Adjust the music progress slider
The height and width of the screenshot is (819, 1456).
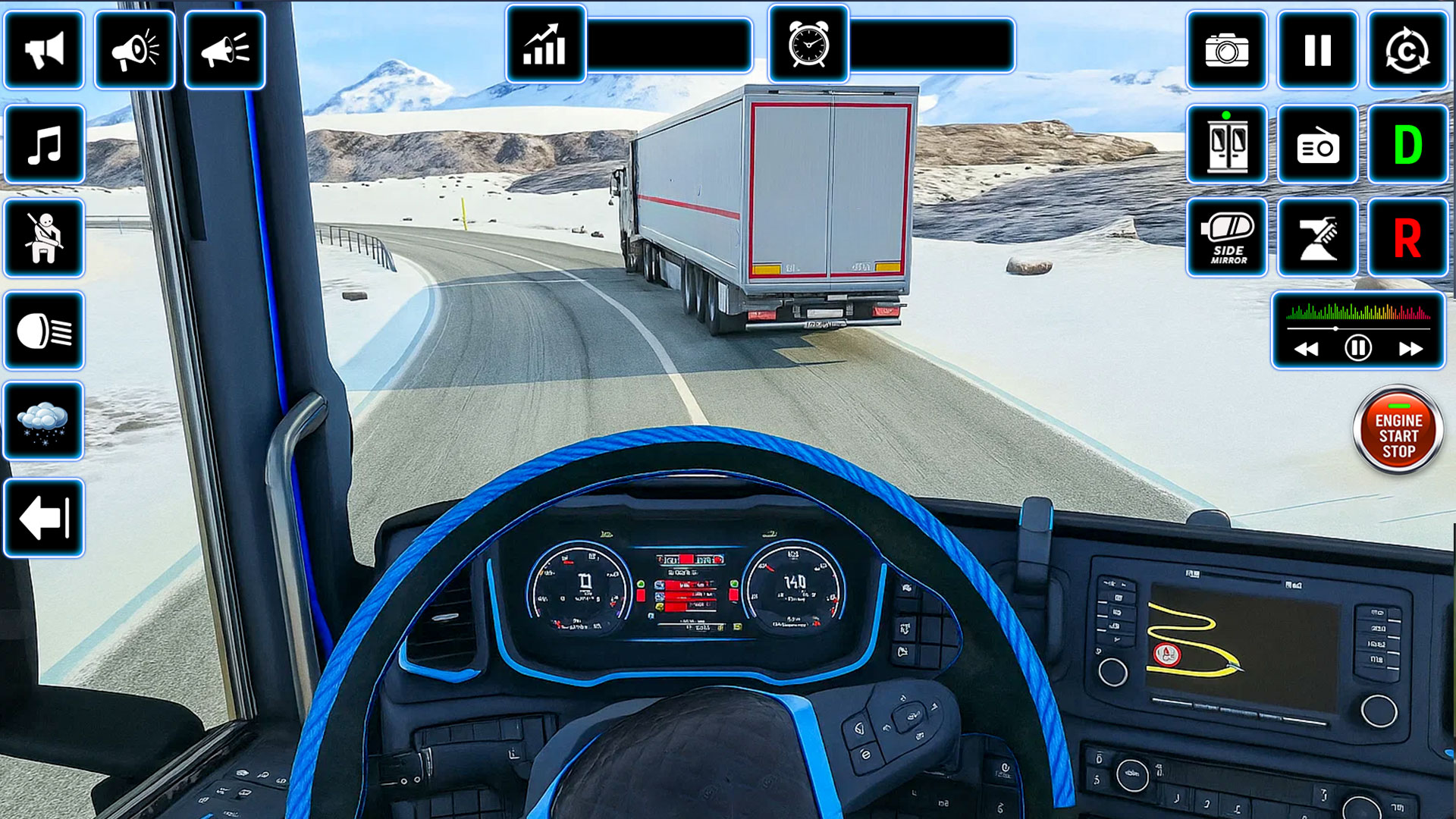point(1335,328)
